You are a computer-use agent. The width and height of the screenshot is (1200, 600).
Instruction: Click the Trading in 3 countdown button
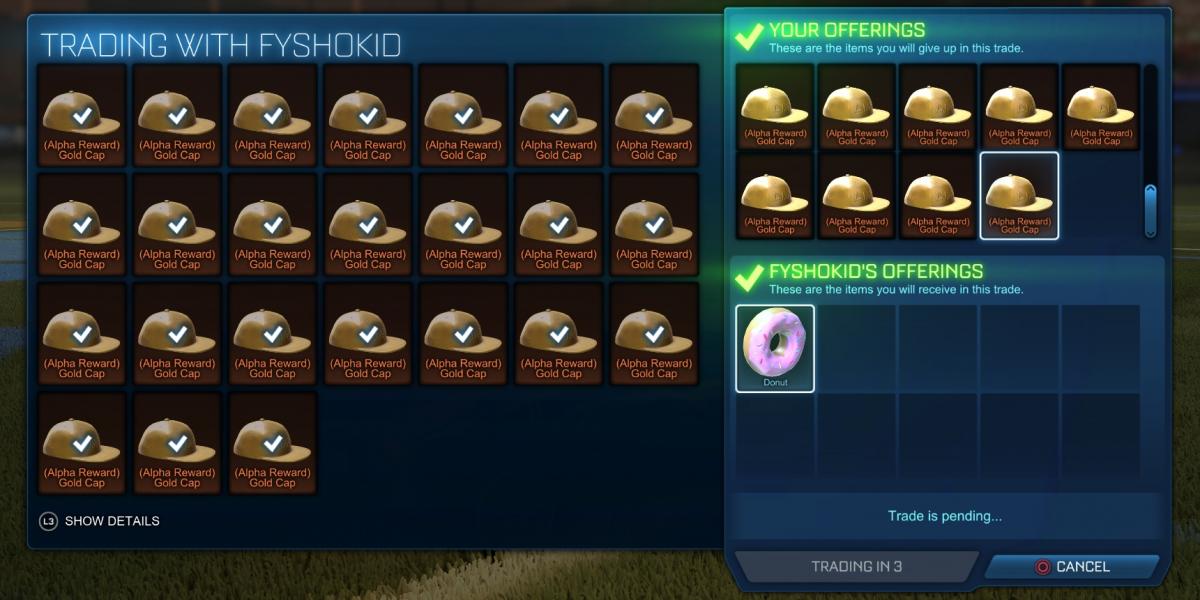click(x=856, y=567)
